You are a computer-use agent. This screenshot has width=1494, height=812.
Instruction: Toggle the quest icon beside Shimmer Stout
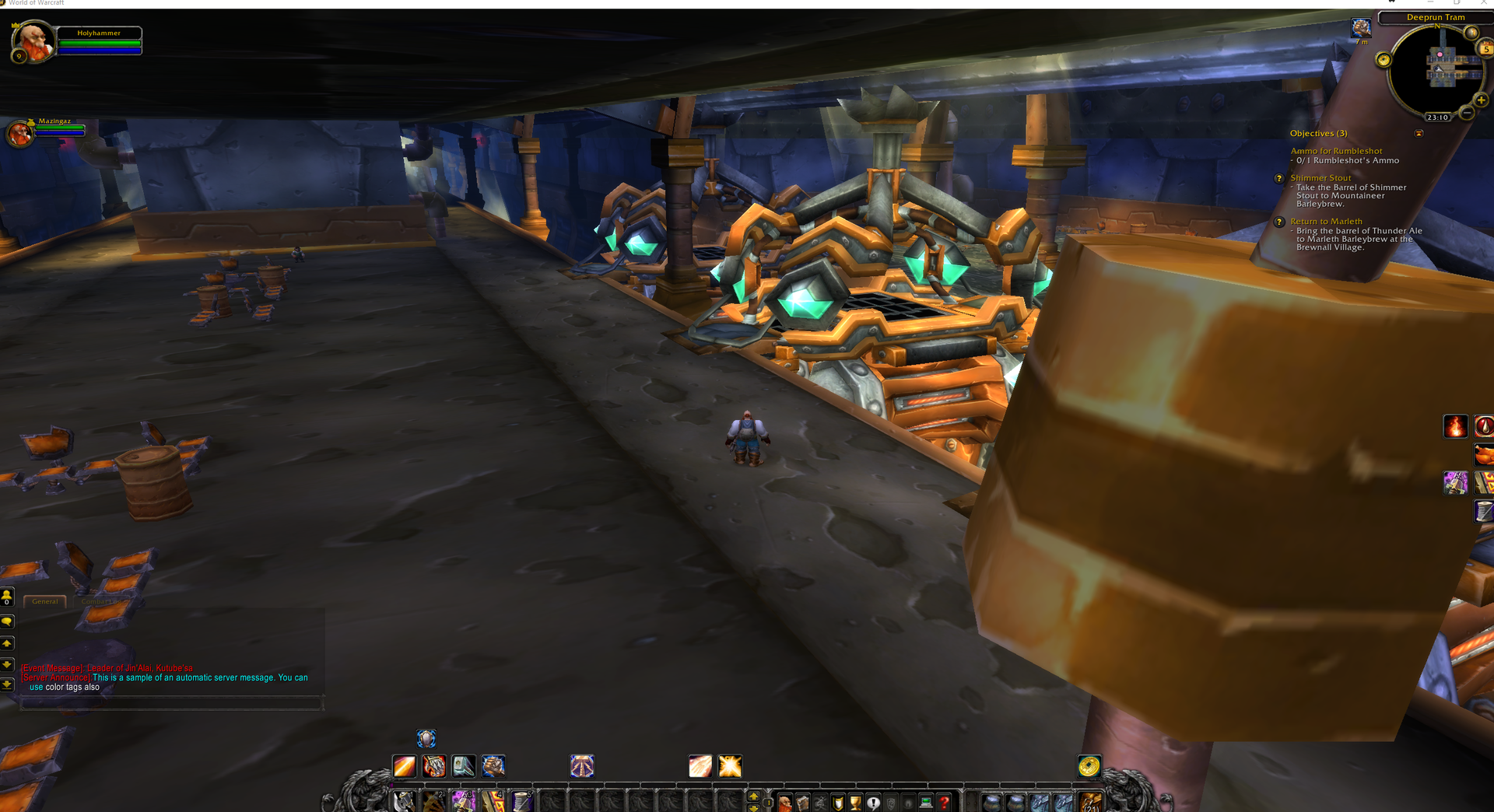click(x=1279, y=179)
